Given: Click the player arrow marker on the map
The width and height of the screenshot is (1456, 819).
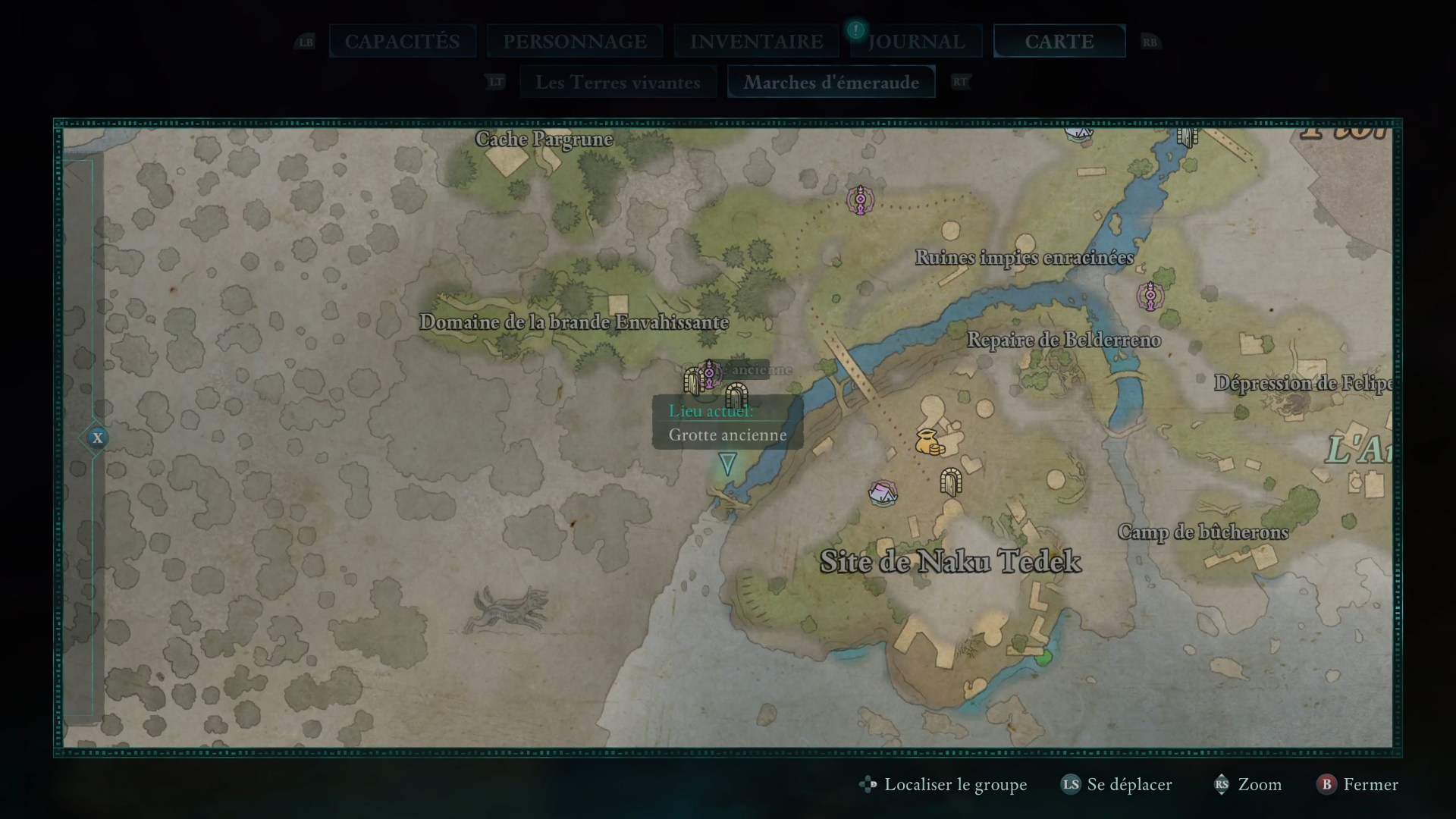Looking at the screenshot, I should pos(727,463).
